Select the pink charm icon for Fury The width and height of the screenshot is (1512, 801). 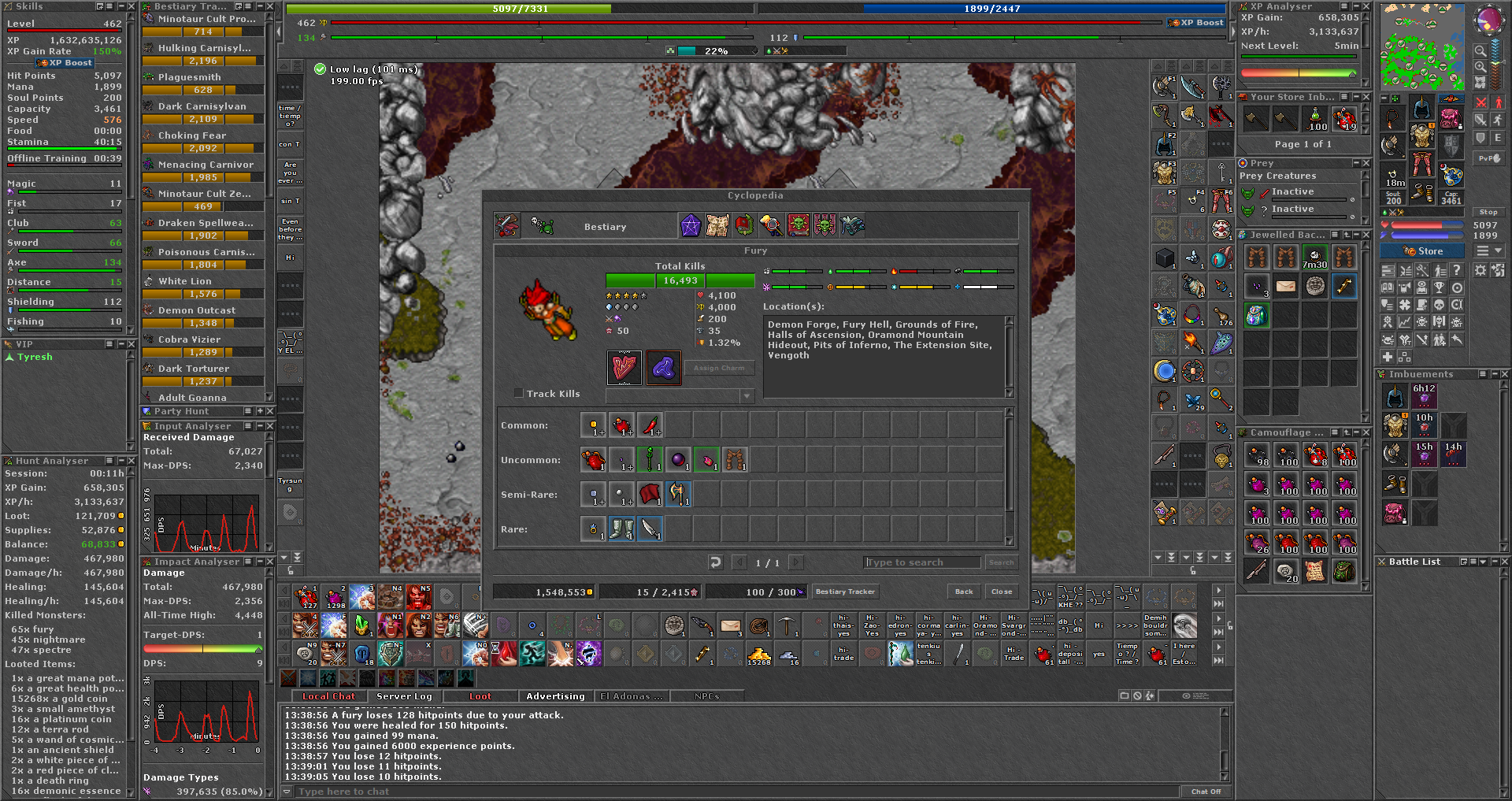(x=624, y=368)
